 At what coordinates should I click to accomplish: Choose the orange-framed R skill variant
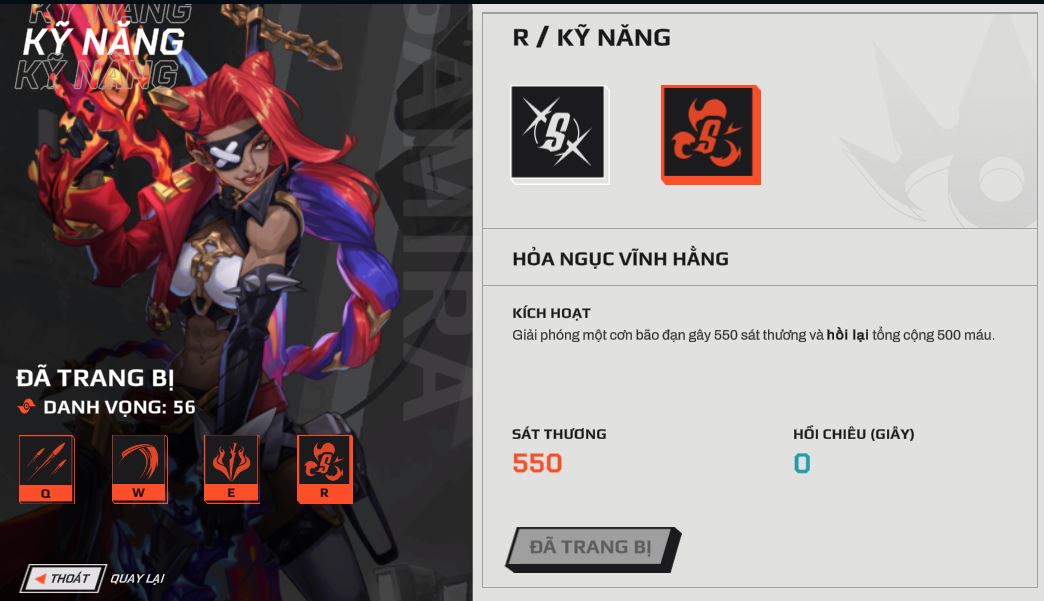click(709, 133)
